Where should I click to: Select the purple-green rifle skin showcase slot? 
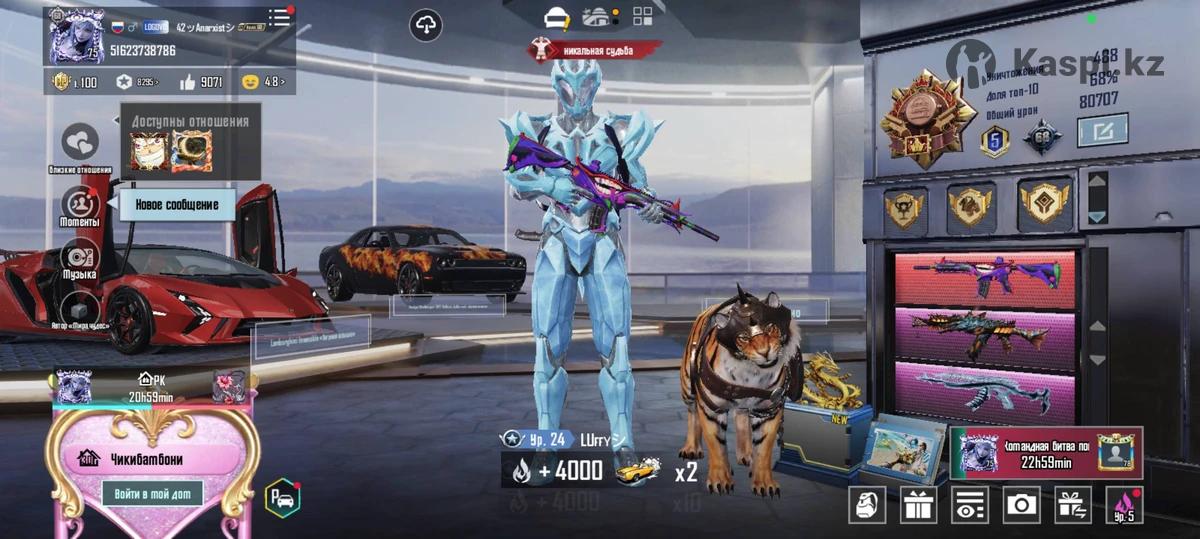[984, 278]
